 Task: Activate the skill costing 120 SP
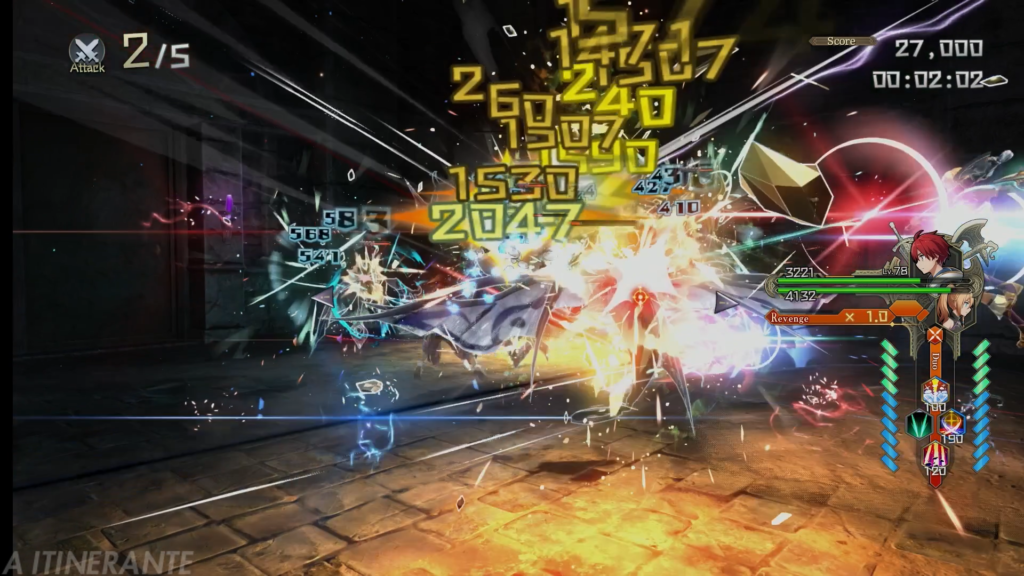click(x=935, y=457)
